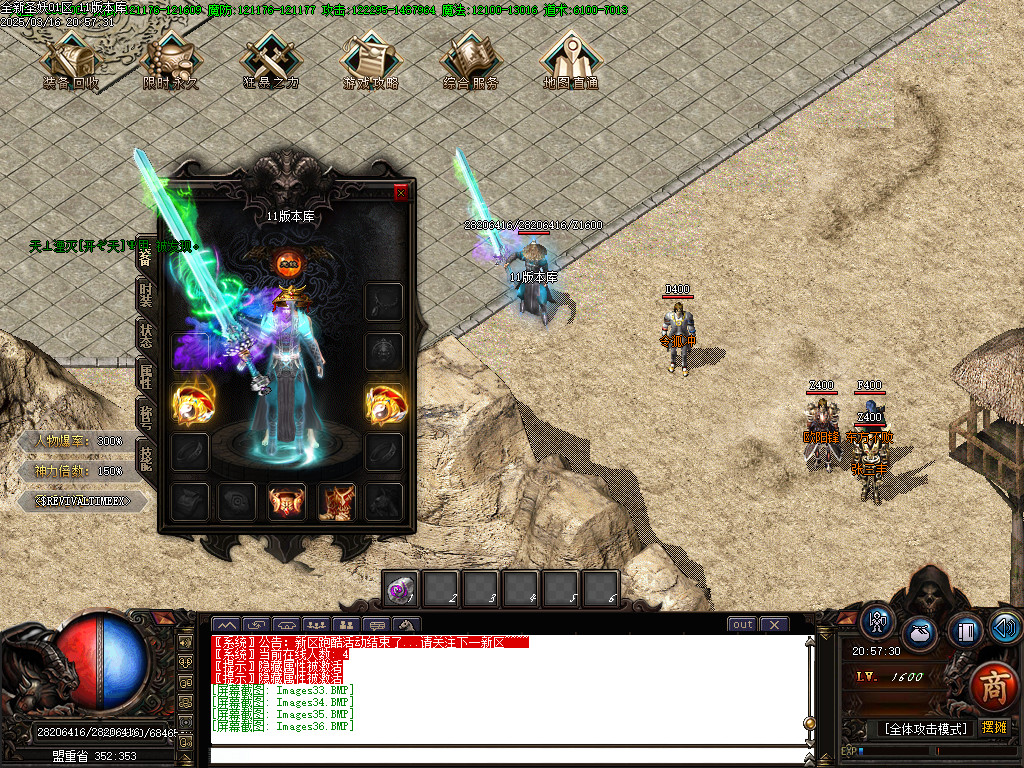The height and width of the screenshot is (768, 1024).
Task: Change the 全体攻击模式 attack mode
Action: tap(925, 729)
